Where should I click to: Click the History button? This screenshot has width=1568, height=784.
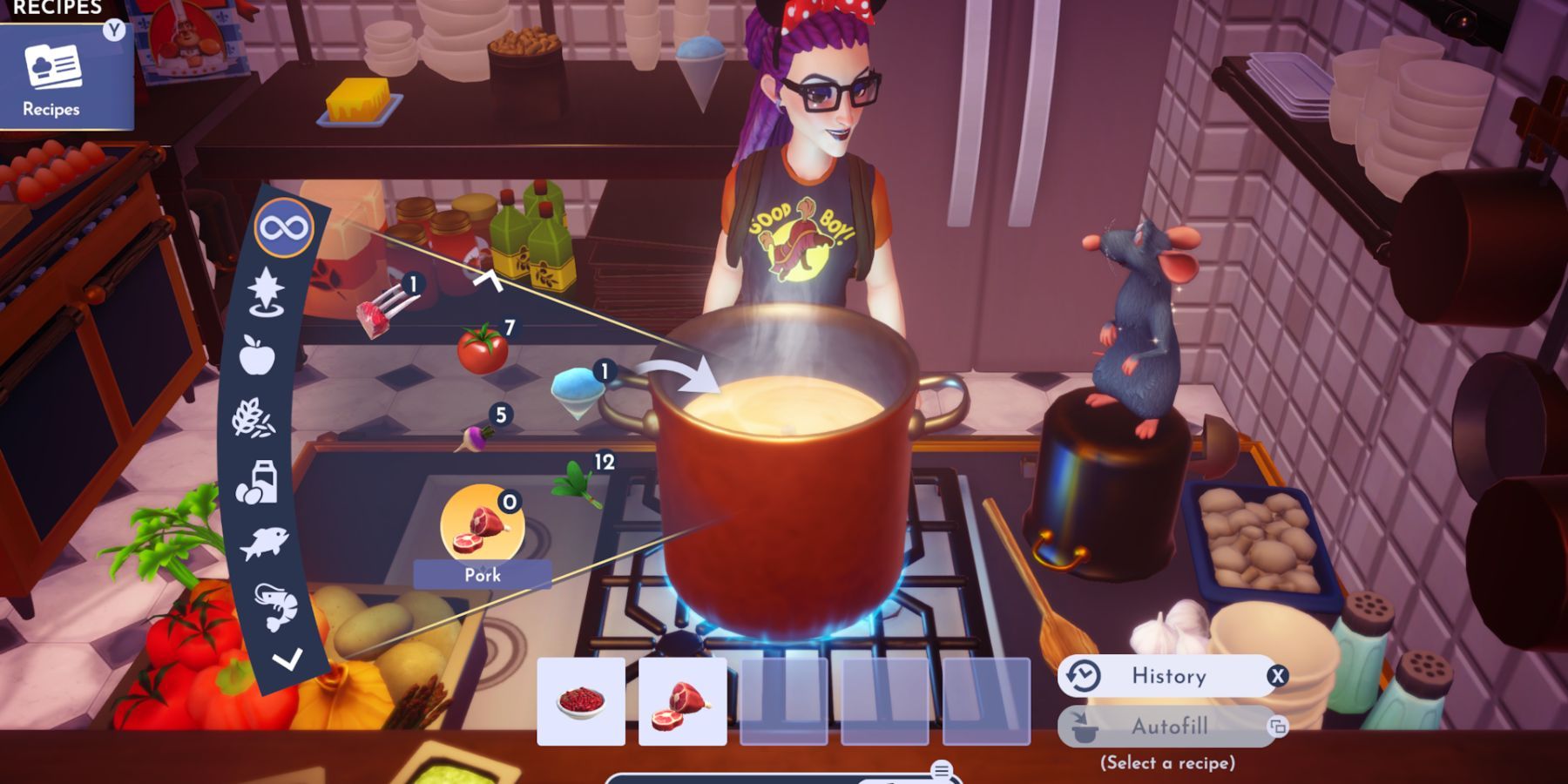[1167, 676]
